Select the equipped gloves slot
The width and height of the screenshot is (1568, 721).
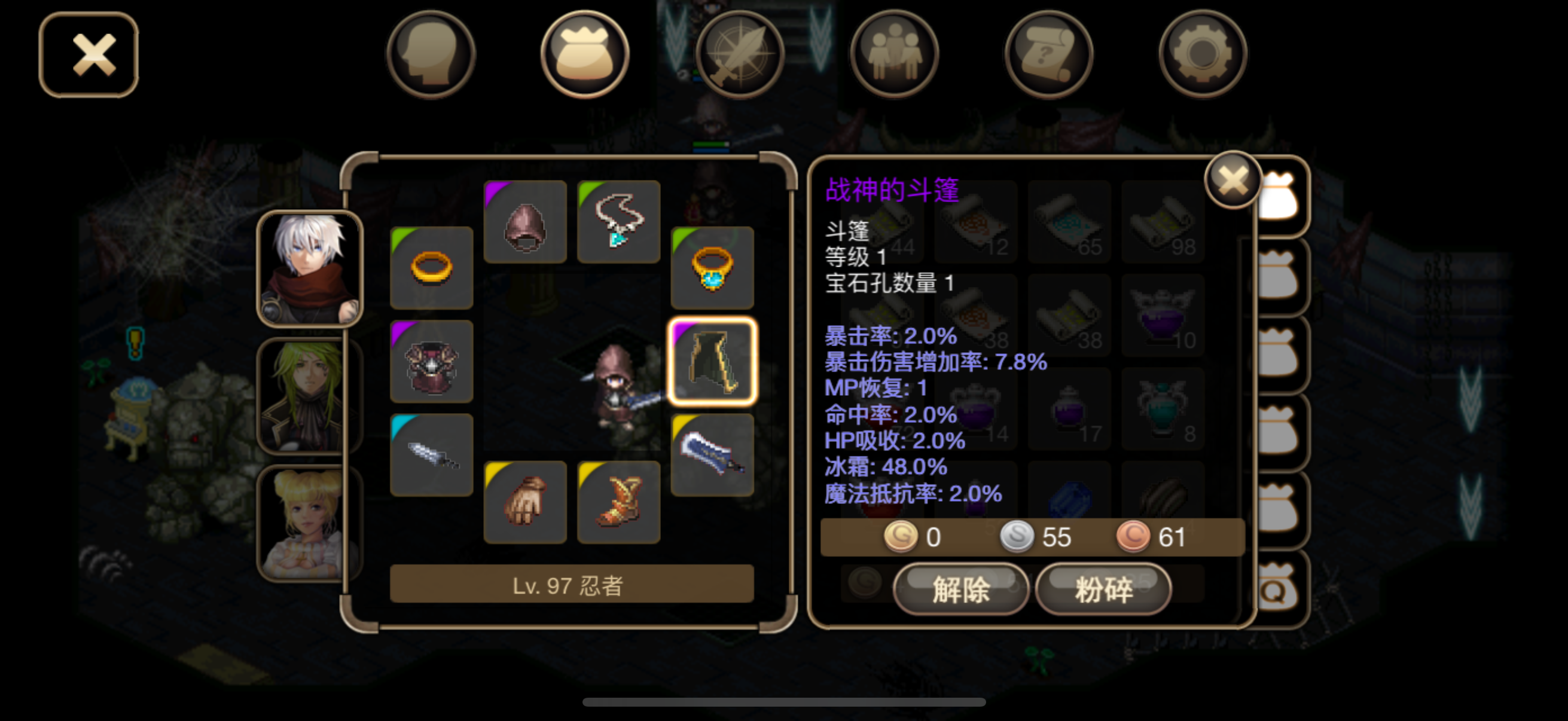click(x=524, y=500)
